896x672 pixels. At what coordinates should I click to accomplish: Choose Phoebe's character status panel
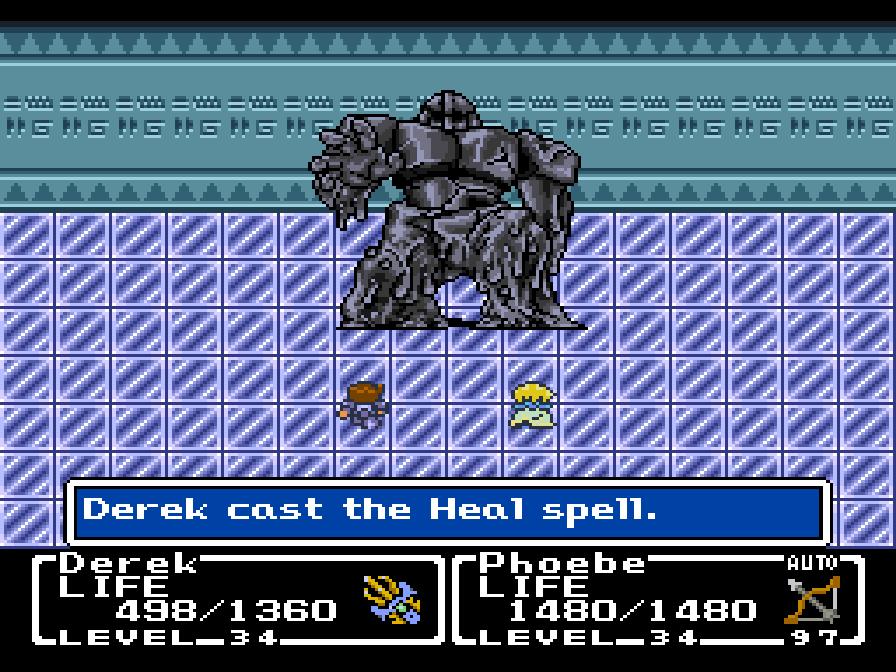(657, 599)
